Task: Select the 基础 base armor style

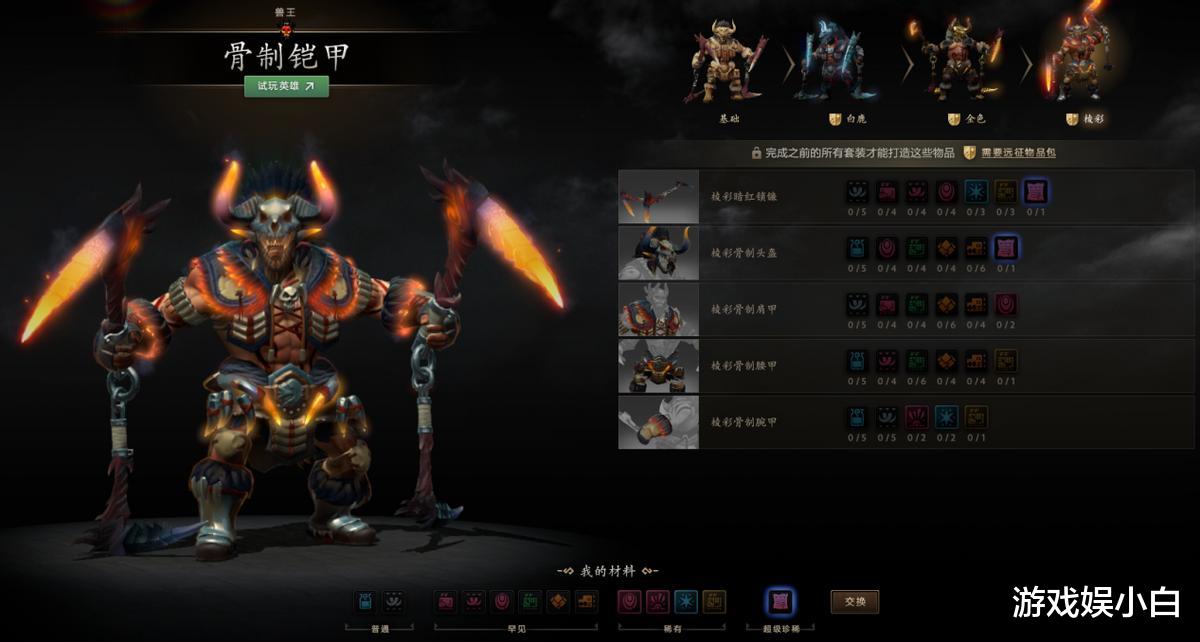Action: click(x=729, y=68)
